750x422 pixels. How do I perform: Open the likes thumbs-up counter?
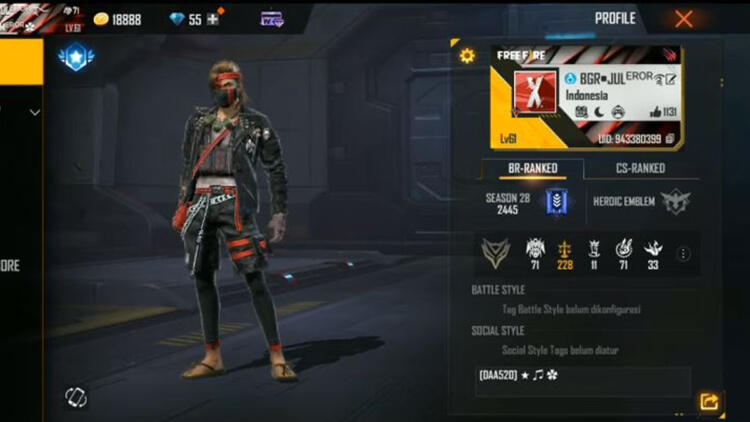click(x=661, y=112)
